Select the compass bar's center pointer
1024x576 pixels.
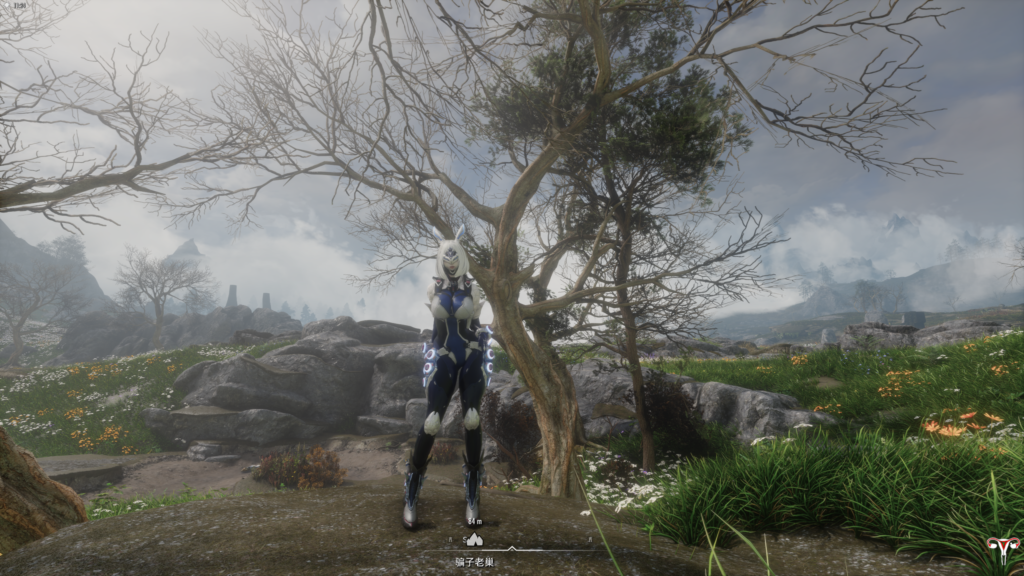click(513, 548)
